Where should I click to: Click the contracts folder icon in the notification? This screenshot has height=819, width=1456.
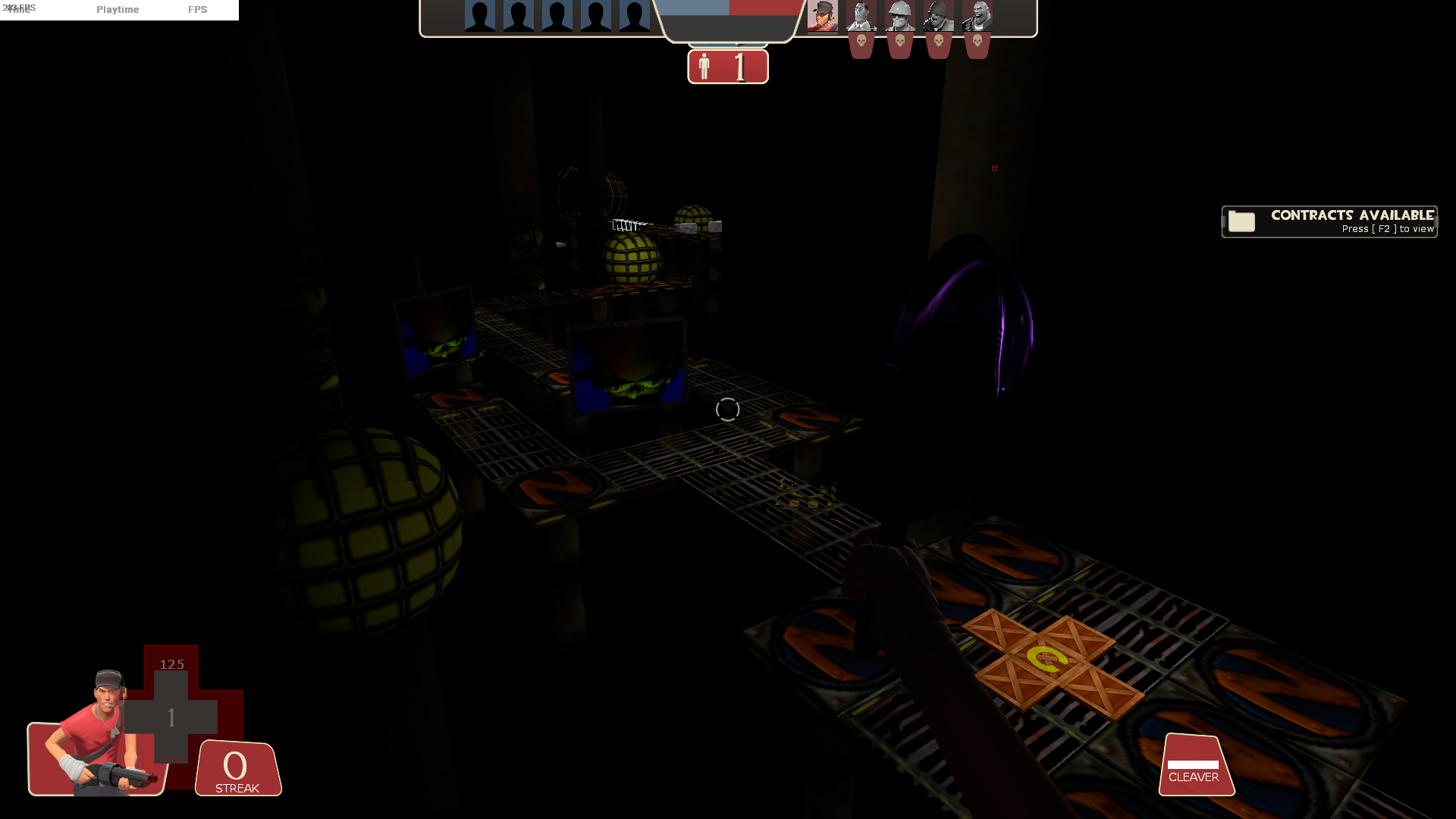pyautogui.click(x=1242, y=222)
